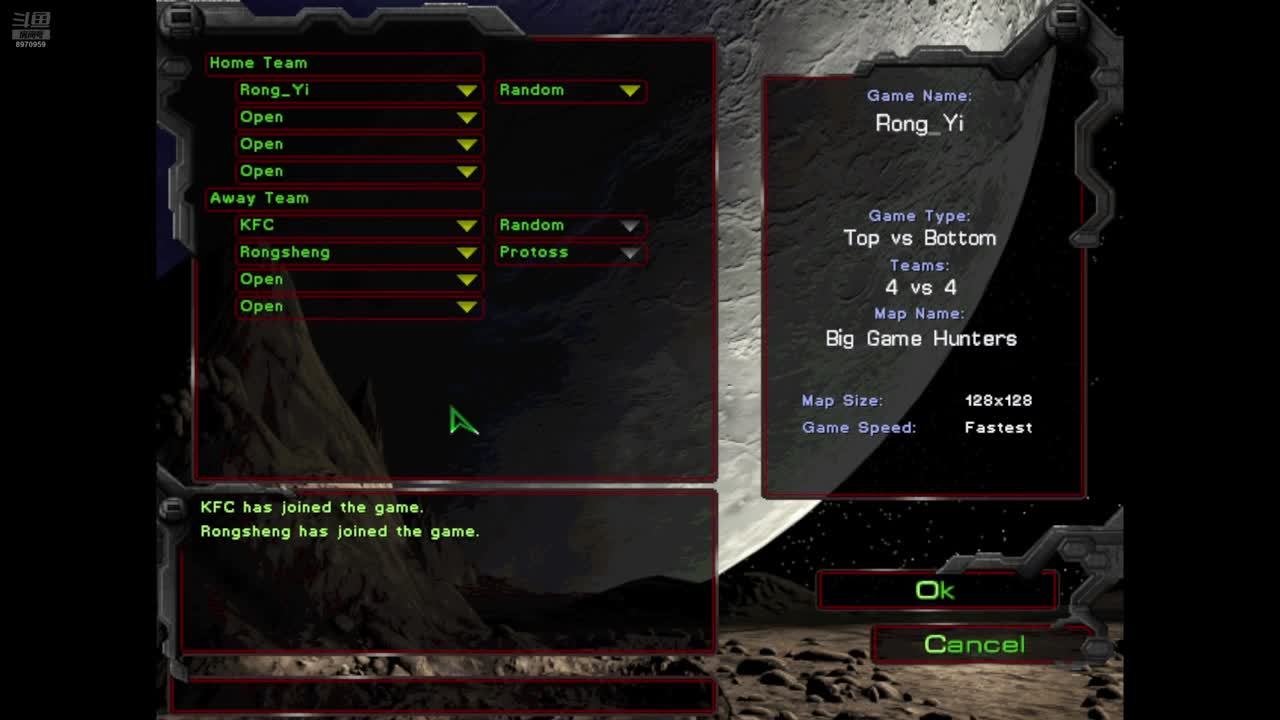Open the Rongsheng player slot dropdown
Viewport: 1280px width, 720px height.
(x=466, y=253)
